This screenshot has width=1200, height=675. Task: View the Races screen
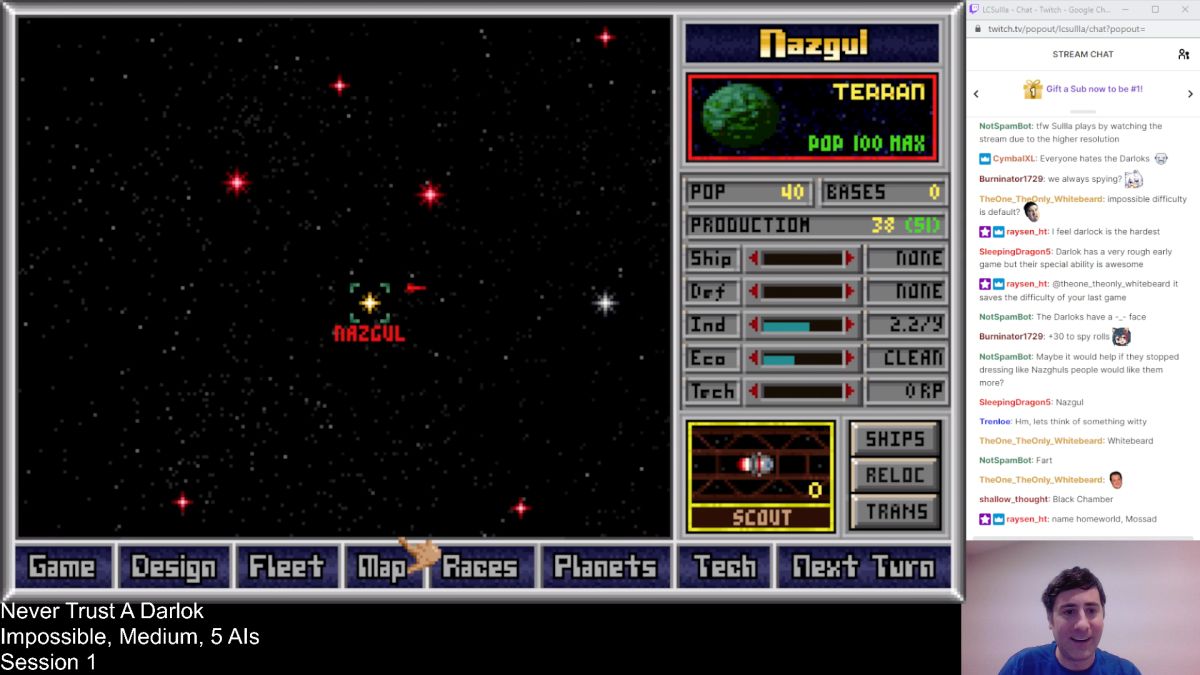click(x=482, y=567)
